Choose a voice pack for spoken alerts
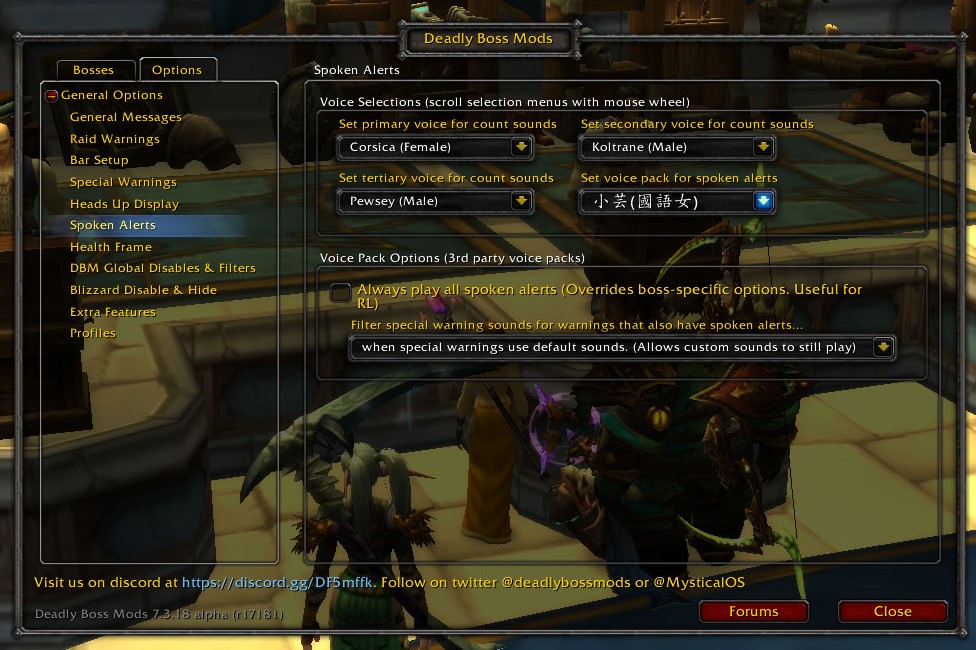Image resolution: width=976 pixels, height=650 pixels. point(764,201)
